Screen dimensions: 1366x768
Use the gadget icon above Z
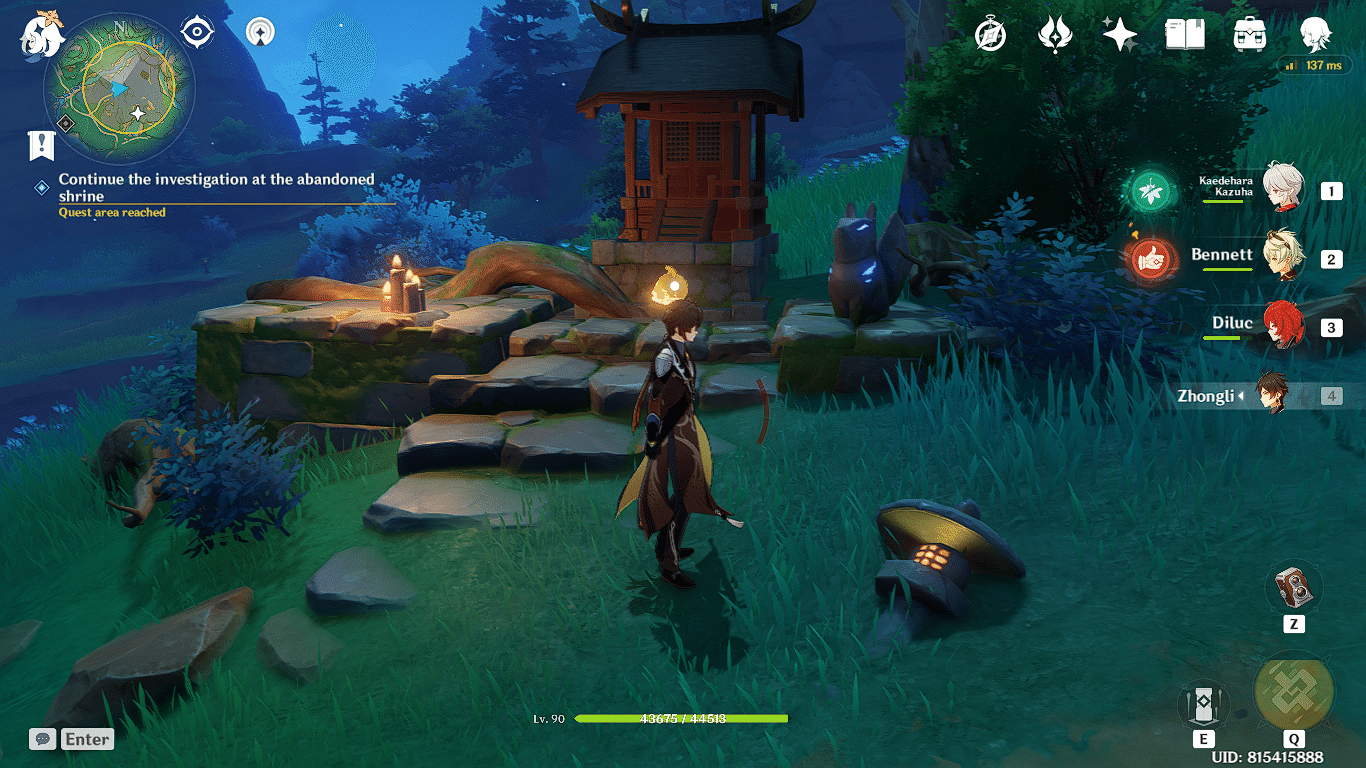click(x=1294, y=587)
